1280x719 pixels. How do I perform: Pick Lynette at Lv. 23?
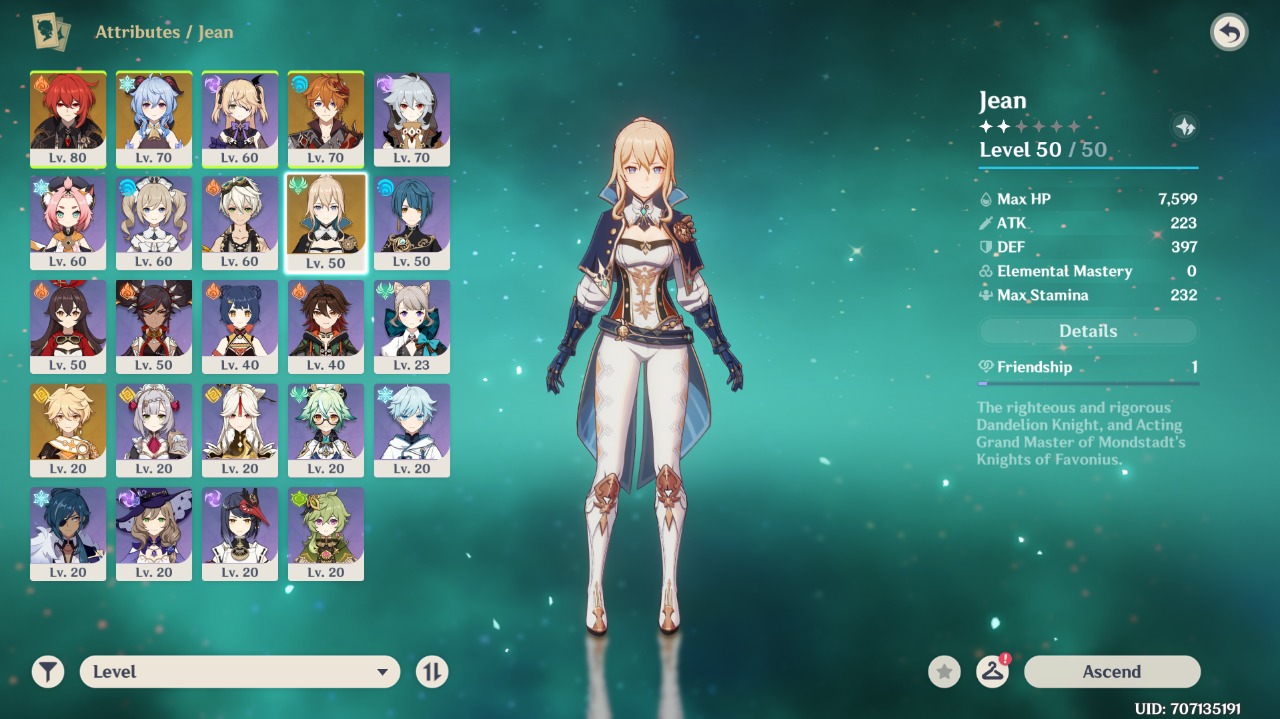pyautogui.click(x=412, y=326)
